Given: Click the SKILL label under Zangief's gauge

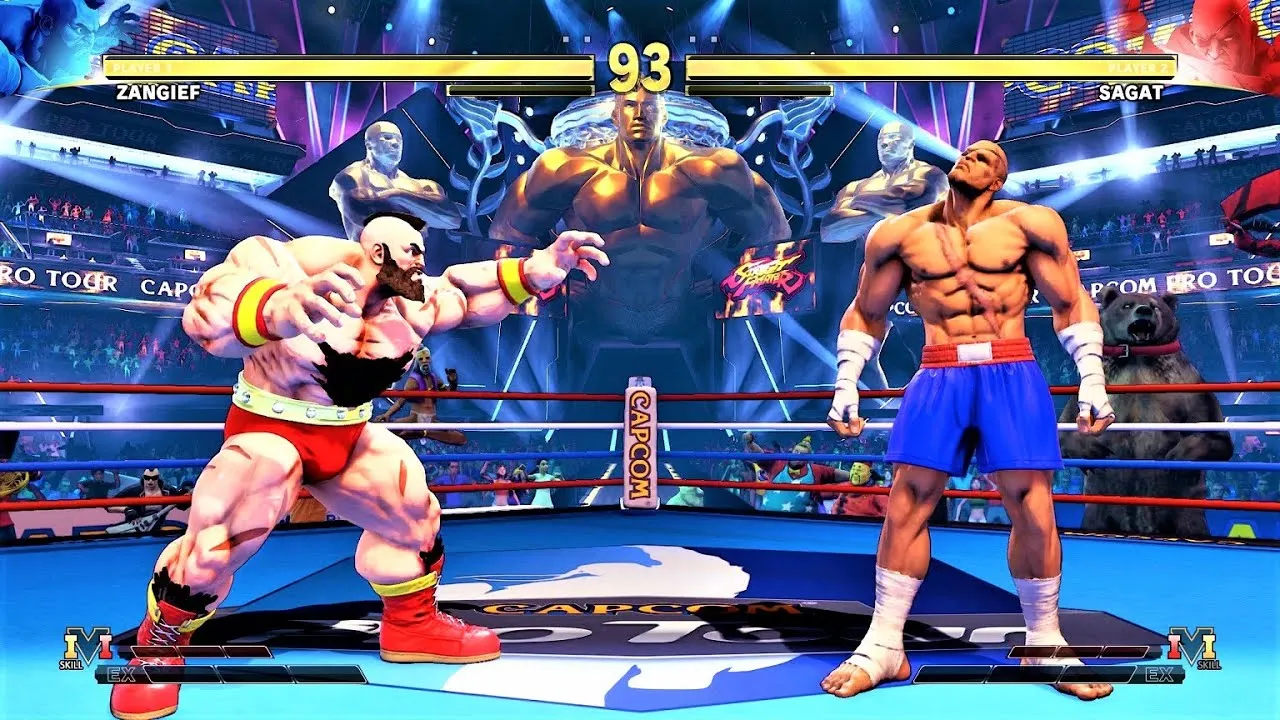Looking at the screenshot, I should pos(72,662).
